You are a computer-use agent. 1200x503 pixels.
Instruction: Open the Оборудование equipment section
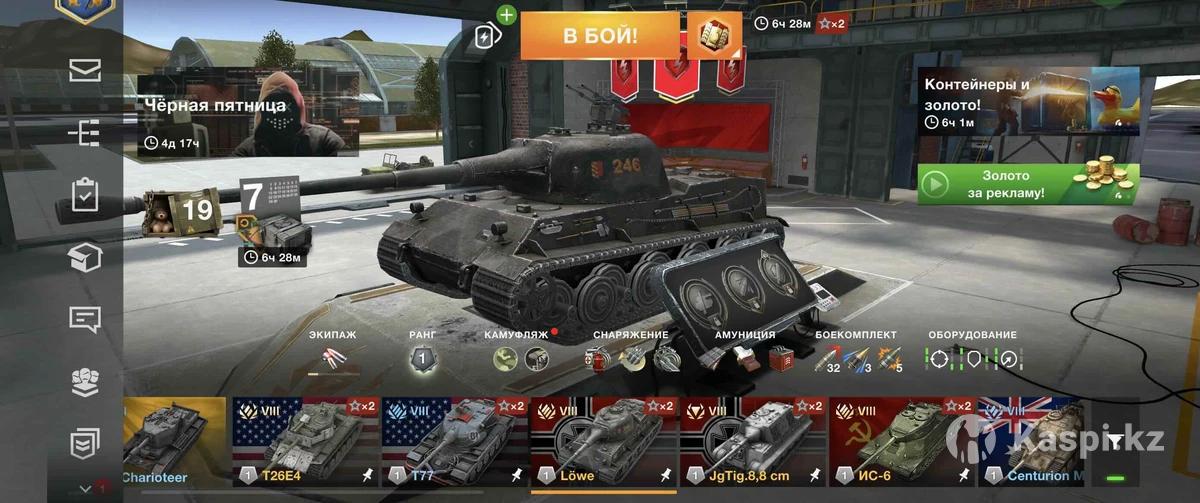[971, 357]
